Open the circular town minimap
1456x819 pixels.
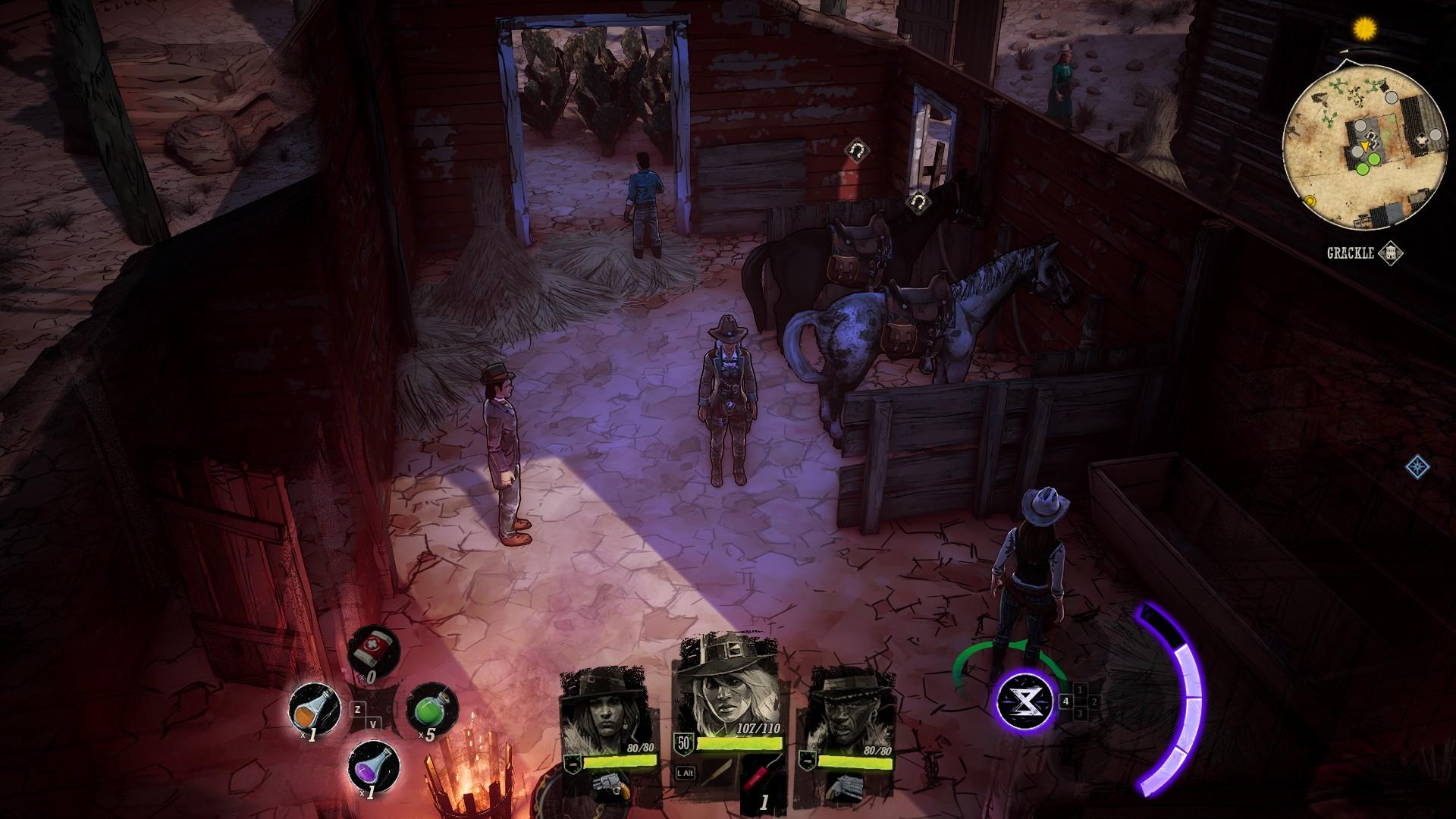tap(1363, 146)
